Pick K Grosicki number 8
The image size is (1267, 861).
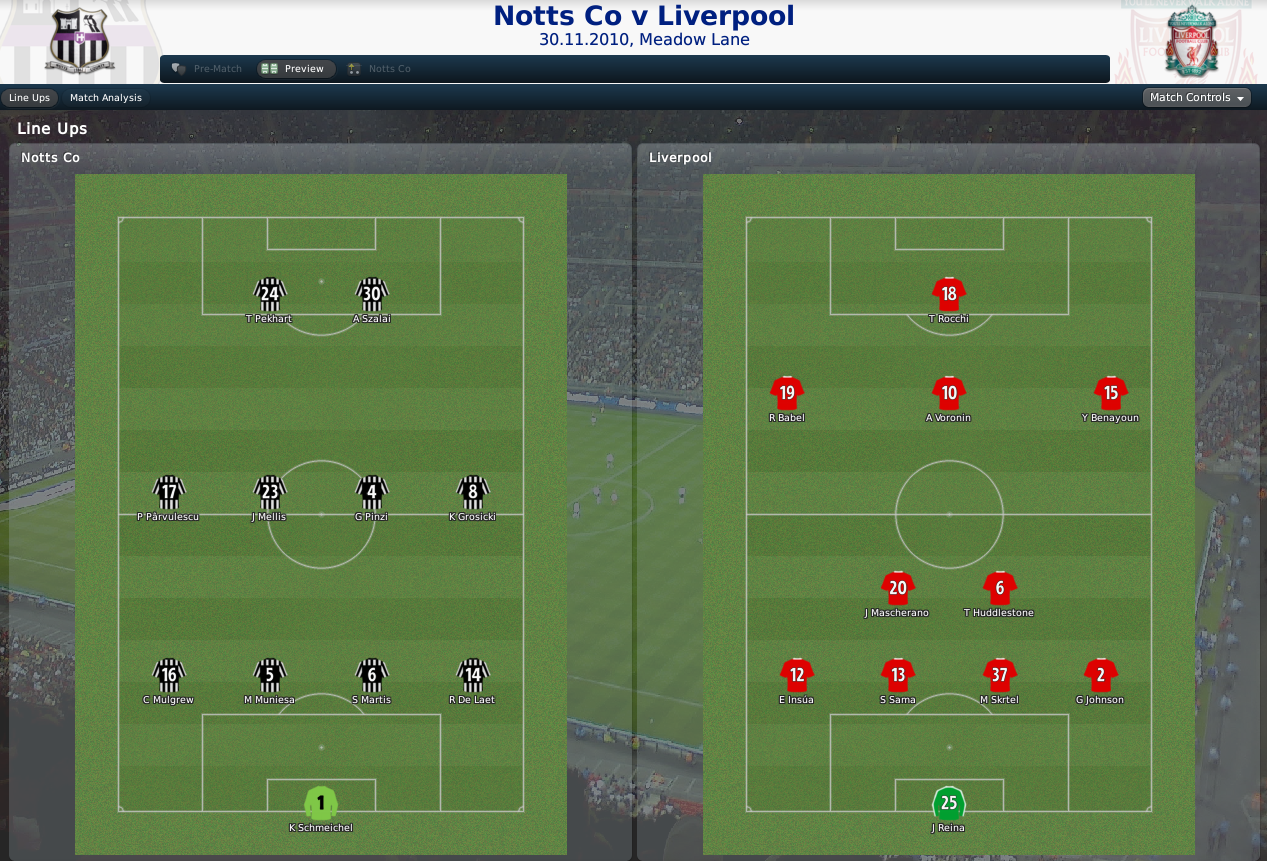(x=473, y=491)
